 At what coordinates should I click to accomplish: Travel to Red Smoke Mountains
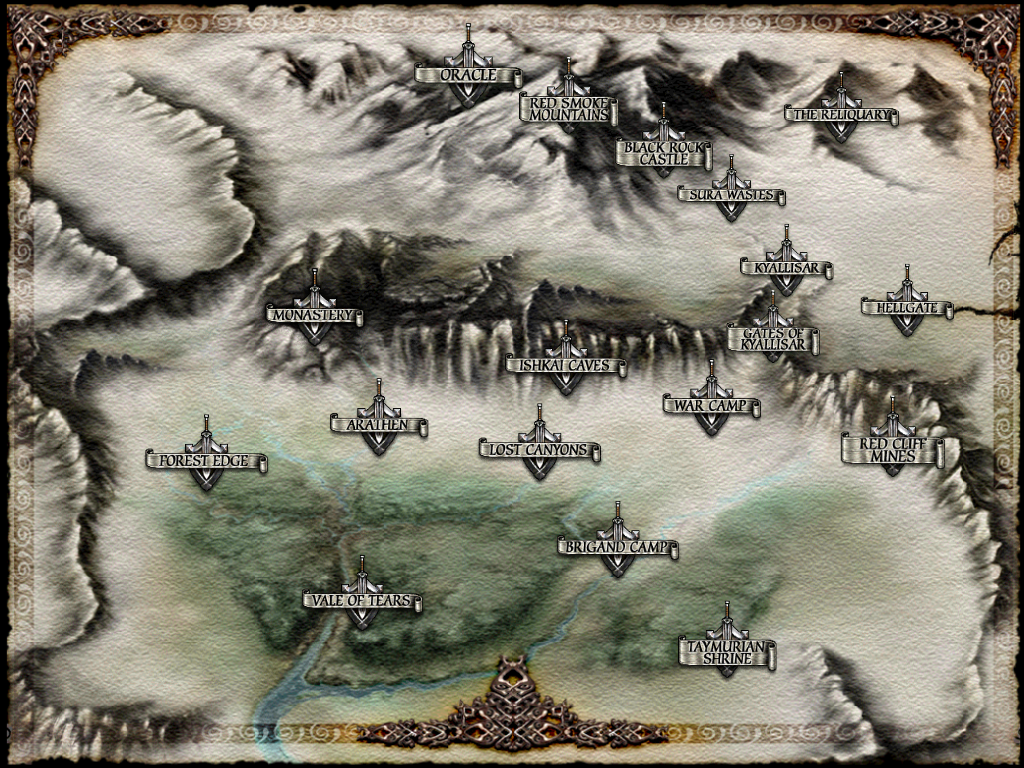pos(568,108)
